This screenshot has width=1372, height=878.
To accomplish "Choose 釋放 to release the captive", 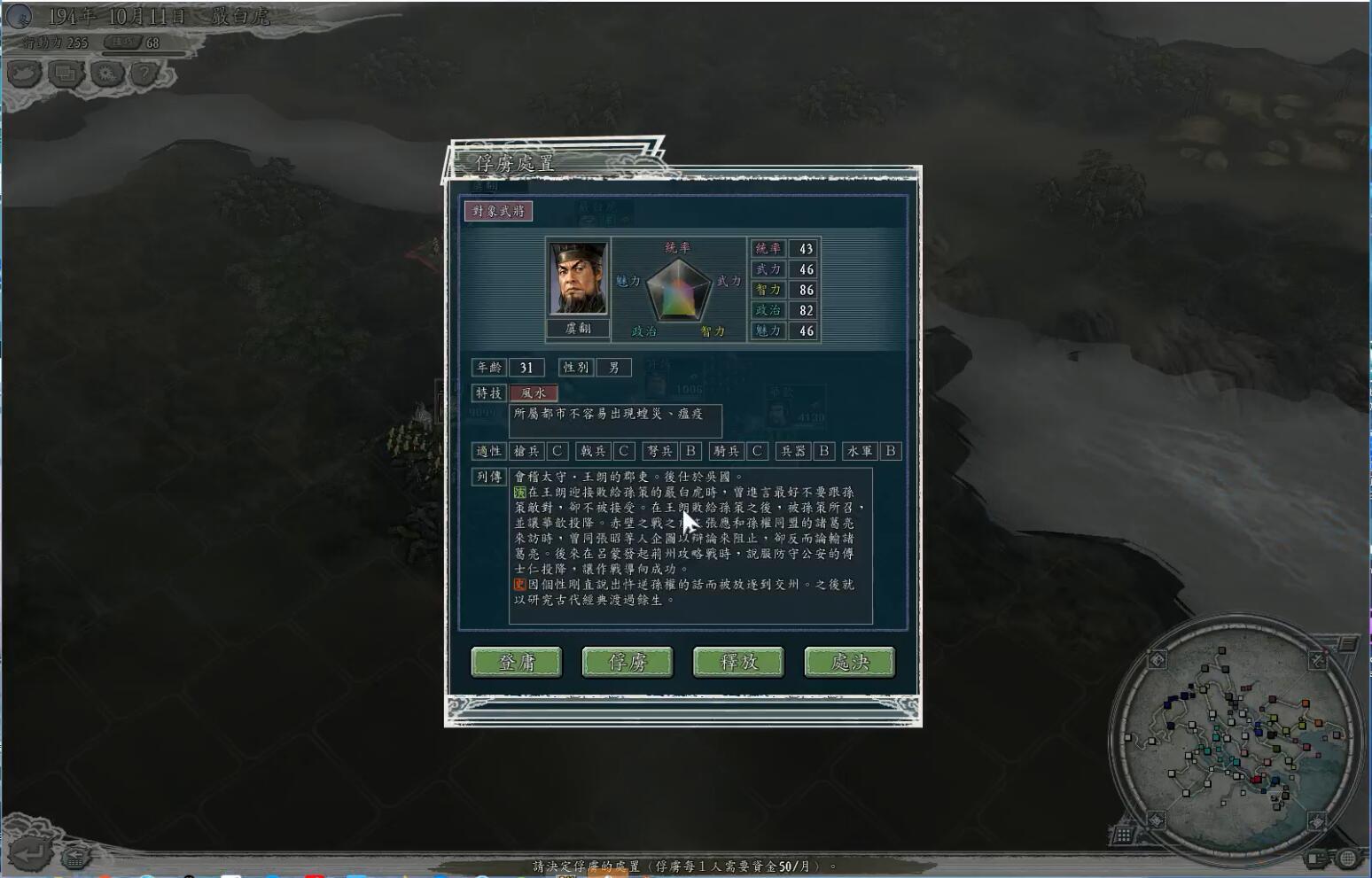I will [x=738, y=662].
